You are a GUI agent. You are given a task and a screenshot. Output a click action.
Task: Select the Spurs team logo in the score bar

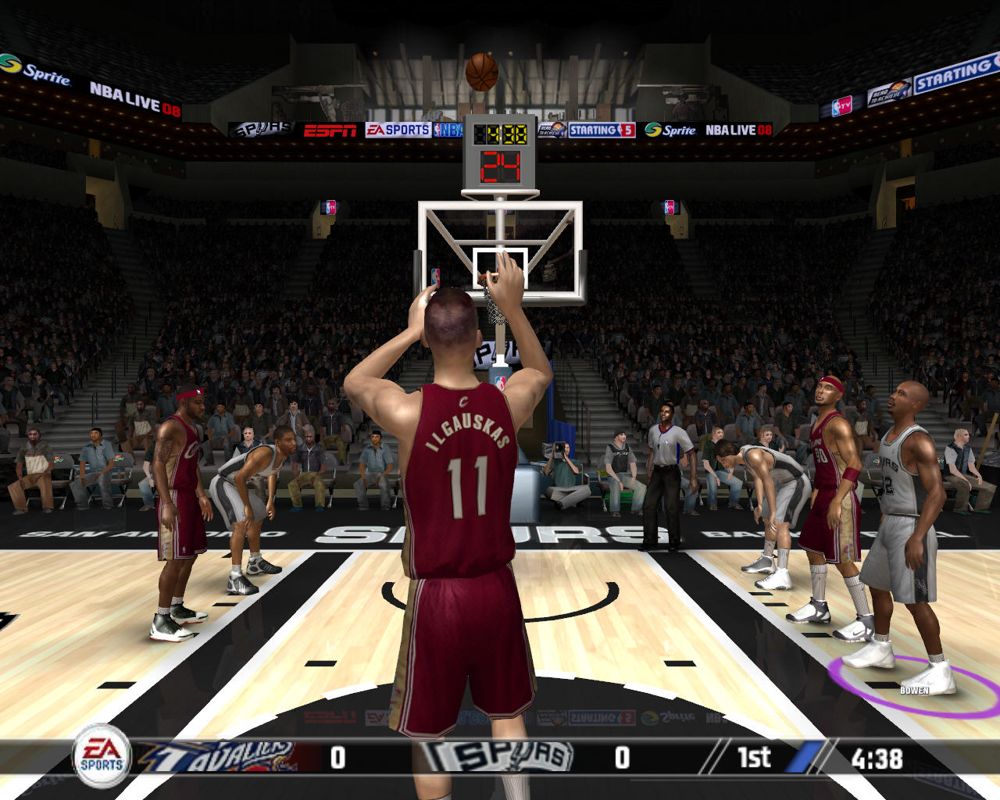(496, 757)
